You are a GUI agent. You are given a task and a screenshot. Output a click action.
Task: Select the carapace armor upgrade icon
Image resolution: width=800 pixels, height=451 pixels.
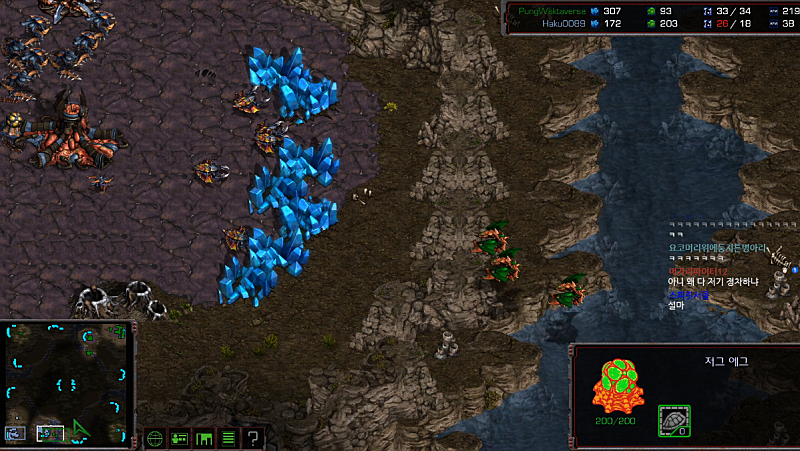click(673, 421)
